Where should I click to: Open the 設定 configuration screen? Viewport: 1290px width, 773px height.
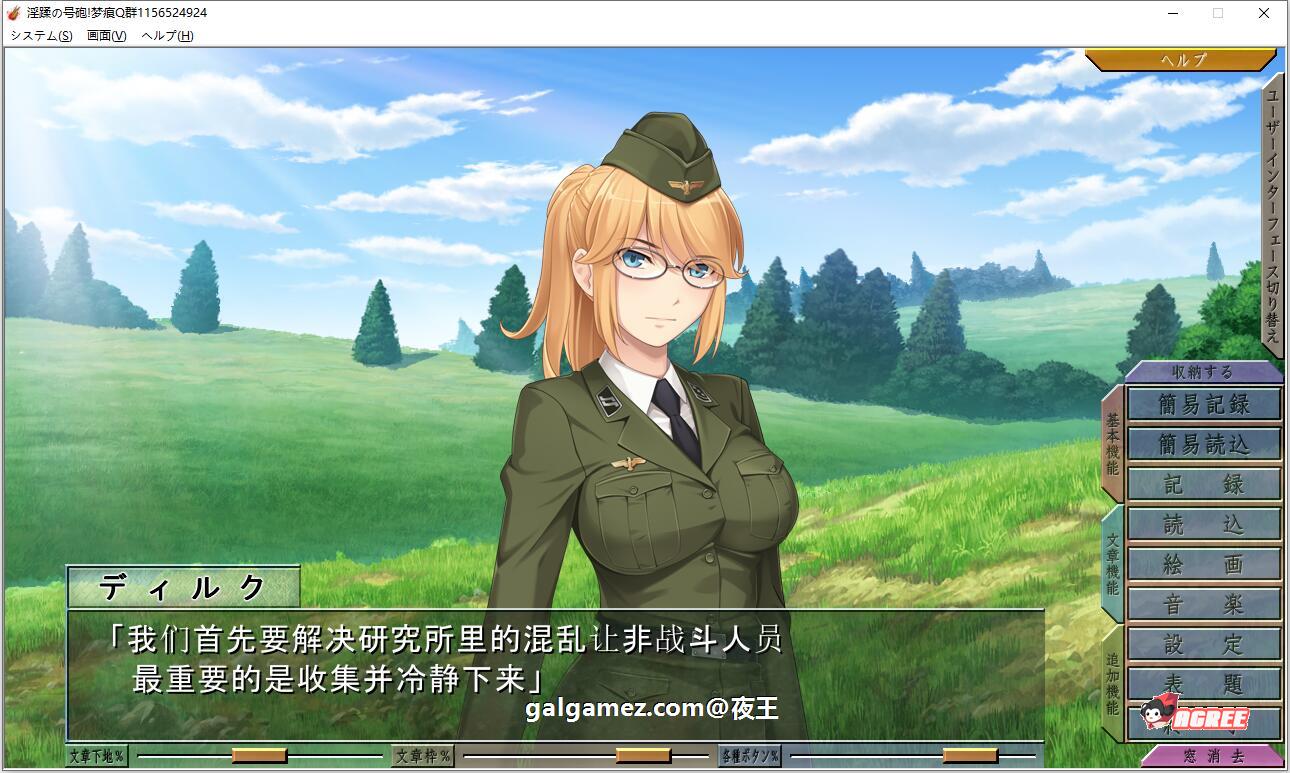pos(1203,643)
